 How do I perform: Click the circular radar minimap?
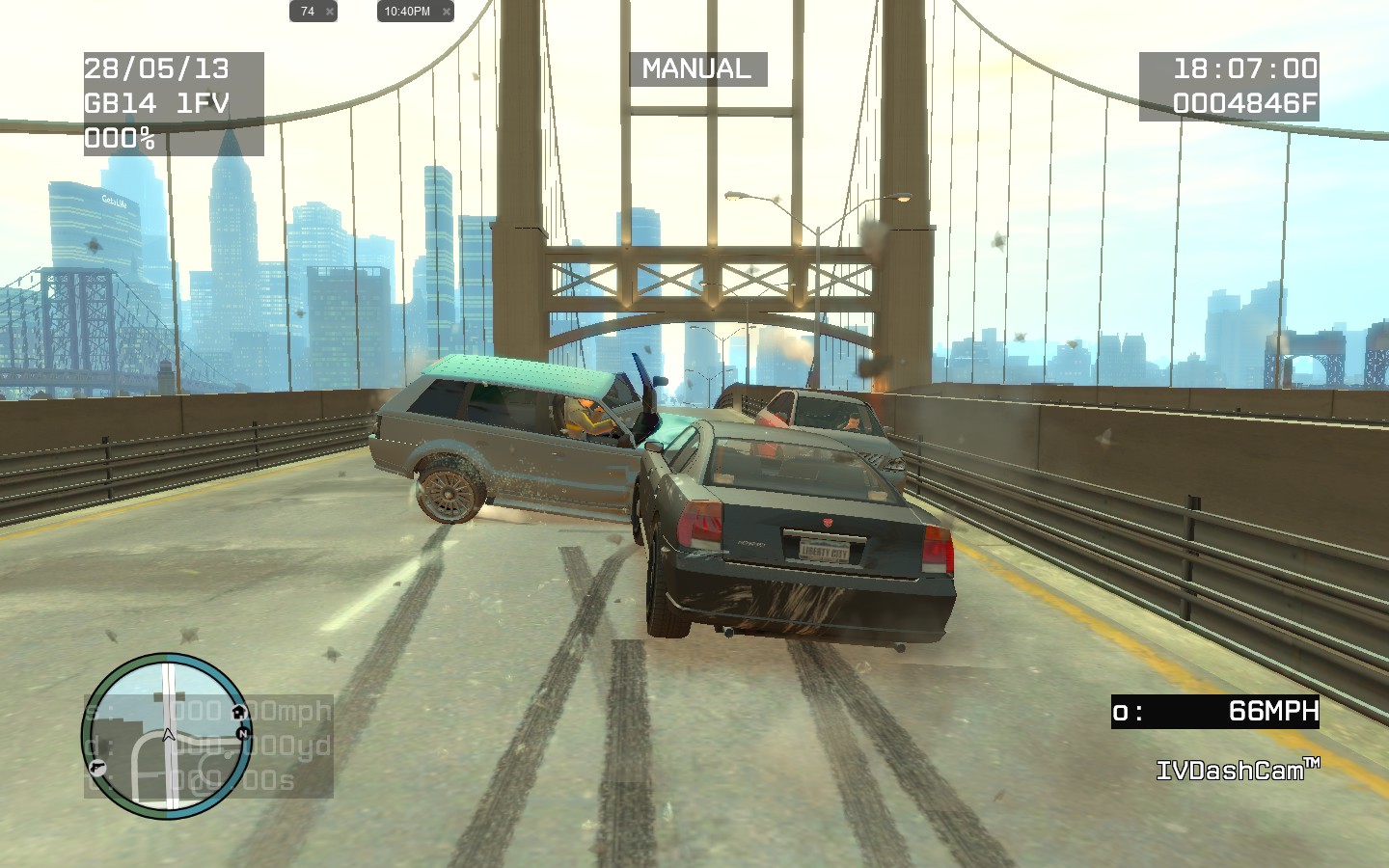click(167, 736)
